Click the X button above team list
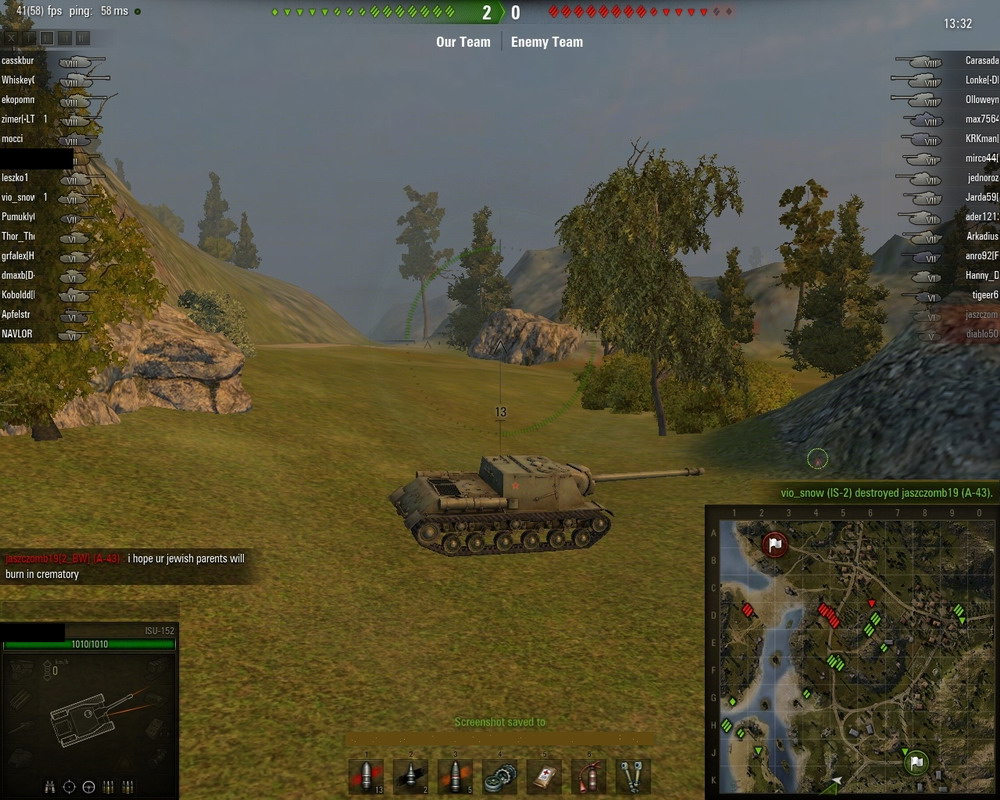Image resolution: width=1000 pixels, height=800 pixels. click(x=10, y=38)
